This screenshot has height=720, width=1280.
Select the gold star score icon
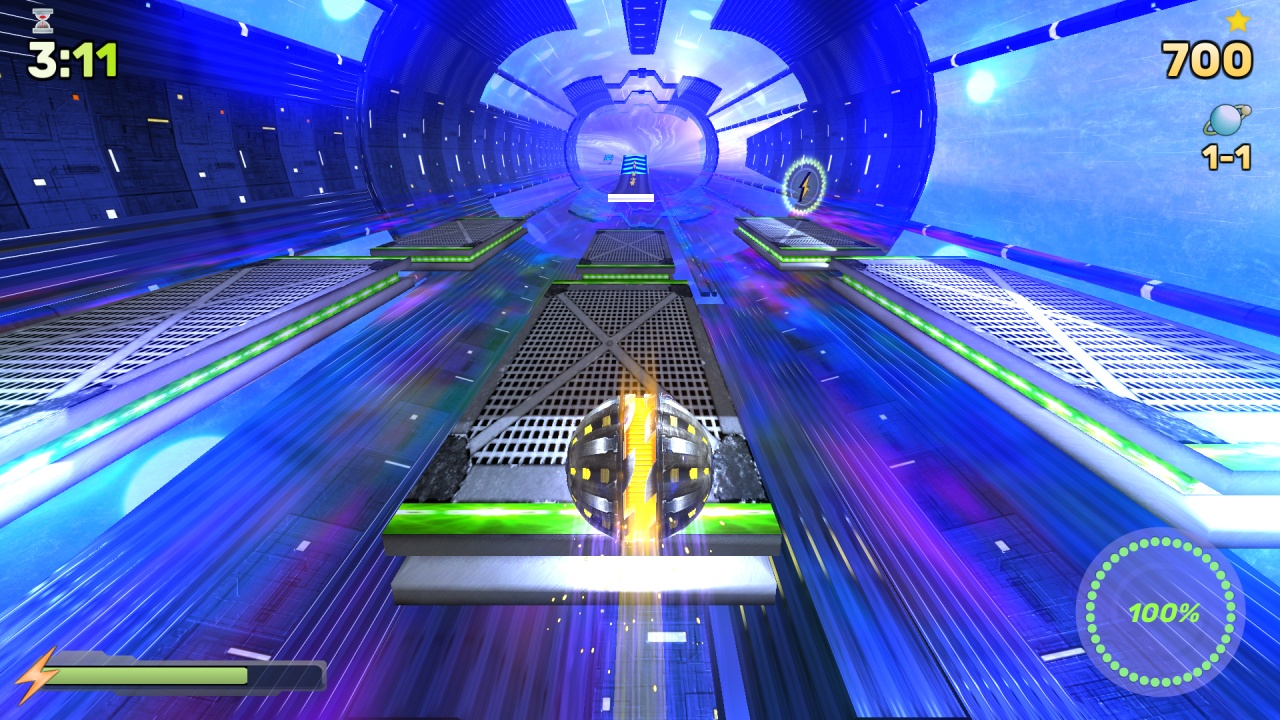[1236, 22]
